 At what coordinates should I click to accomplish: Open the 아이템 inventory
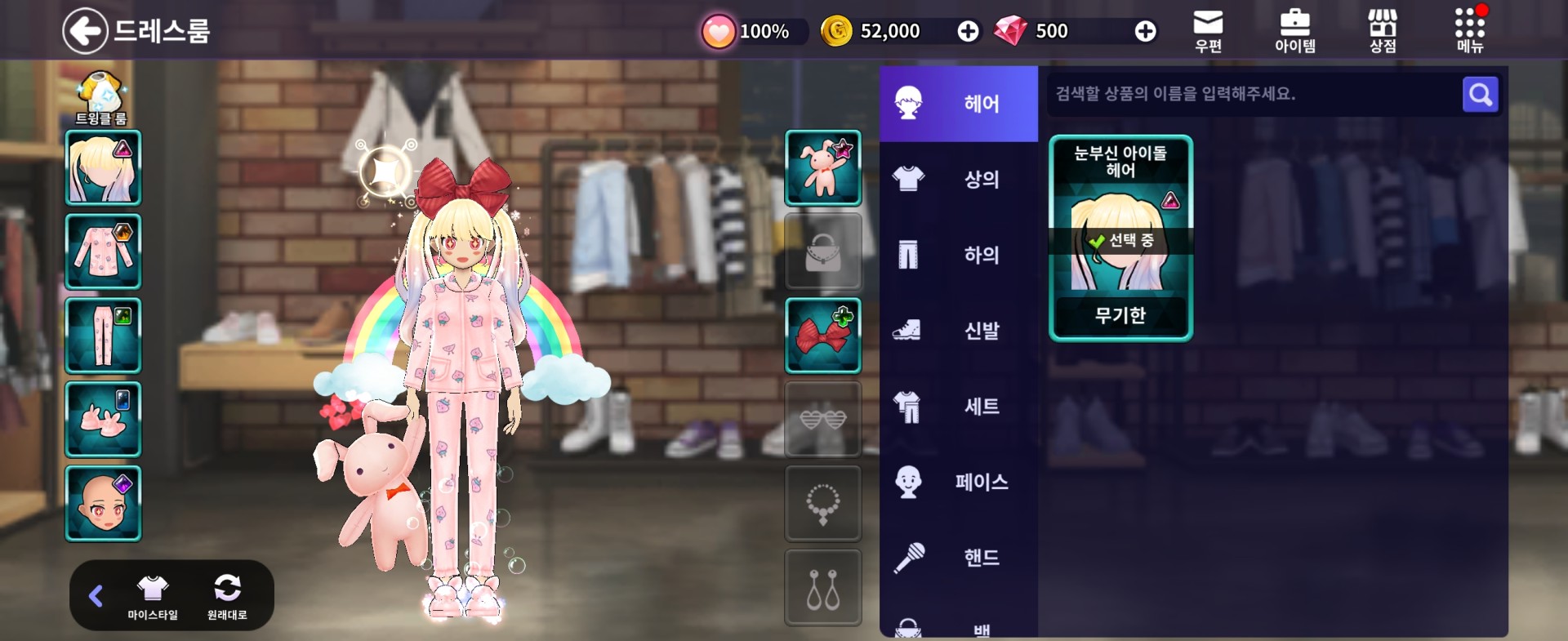point(1294,31)
